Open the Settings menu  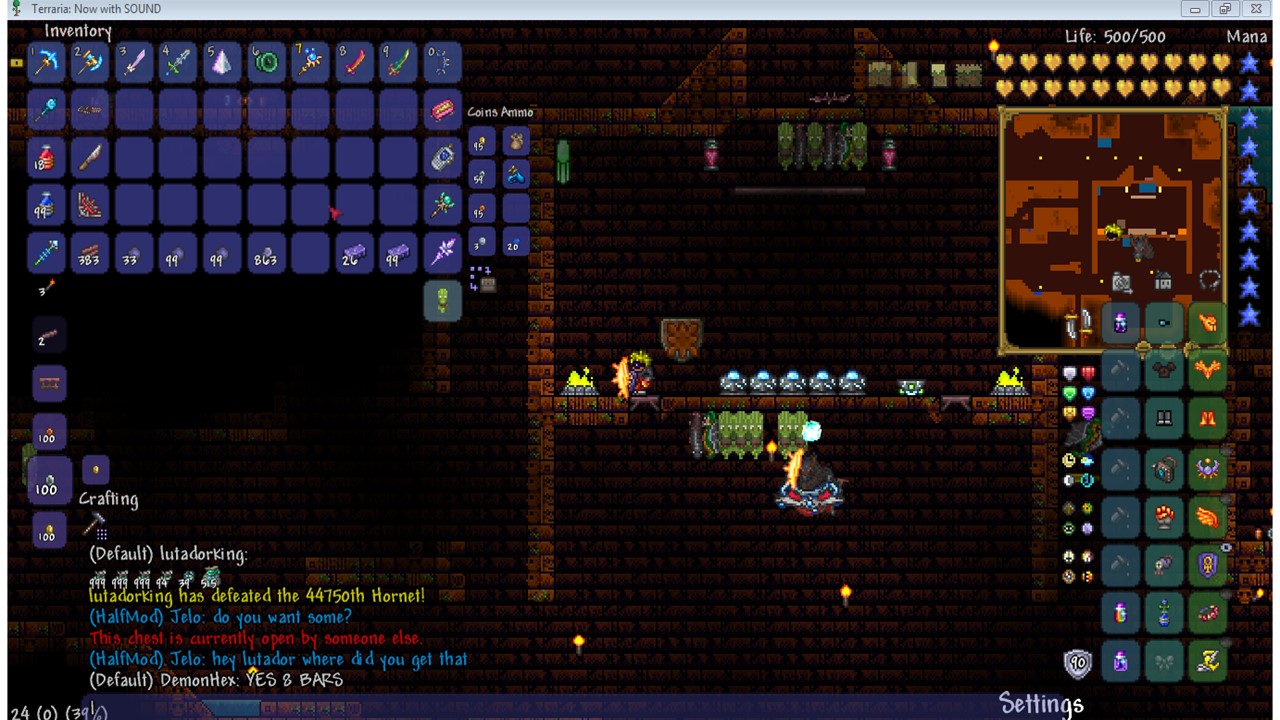[1040, 704]
